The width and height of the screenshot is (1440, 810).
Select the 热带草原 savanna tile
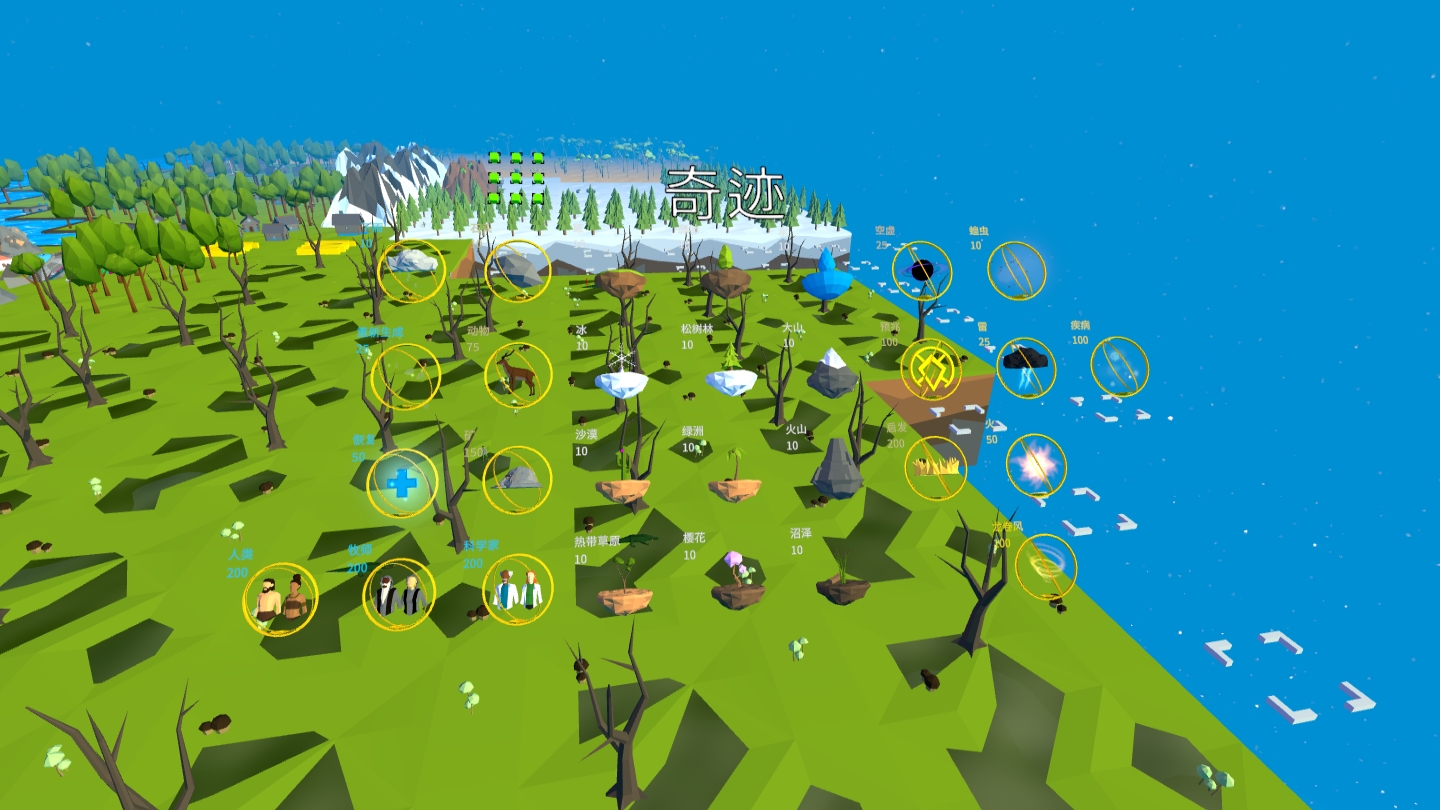pyautogui.click(x=625, y=597)
